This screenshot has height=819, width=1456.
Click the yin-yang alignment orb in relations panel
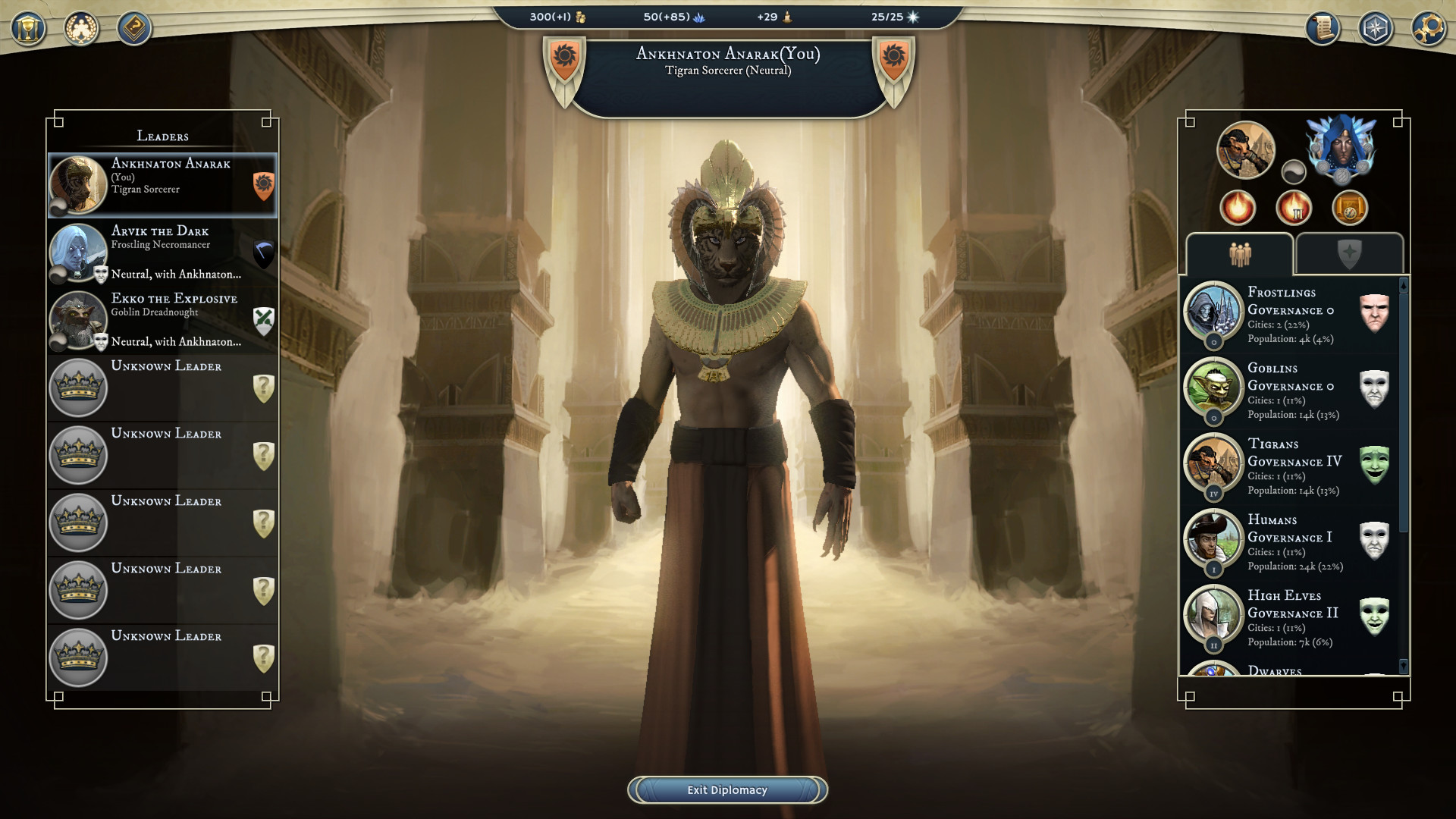(1294, 173)
